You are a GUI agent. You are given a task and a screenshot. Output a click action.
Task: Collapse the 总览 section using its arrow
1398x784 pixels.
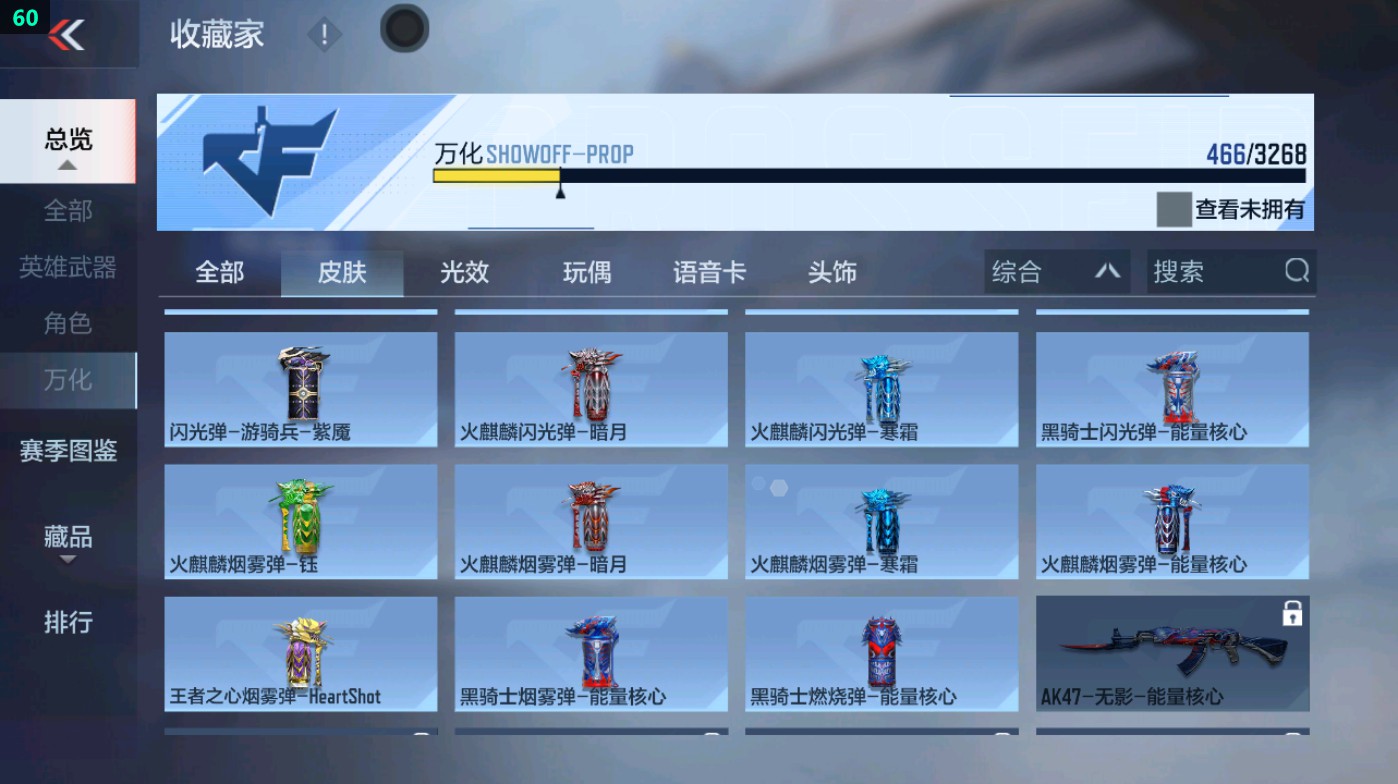click(68, 162)
